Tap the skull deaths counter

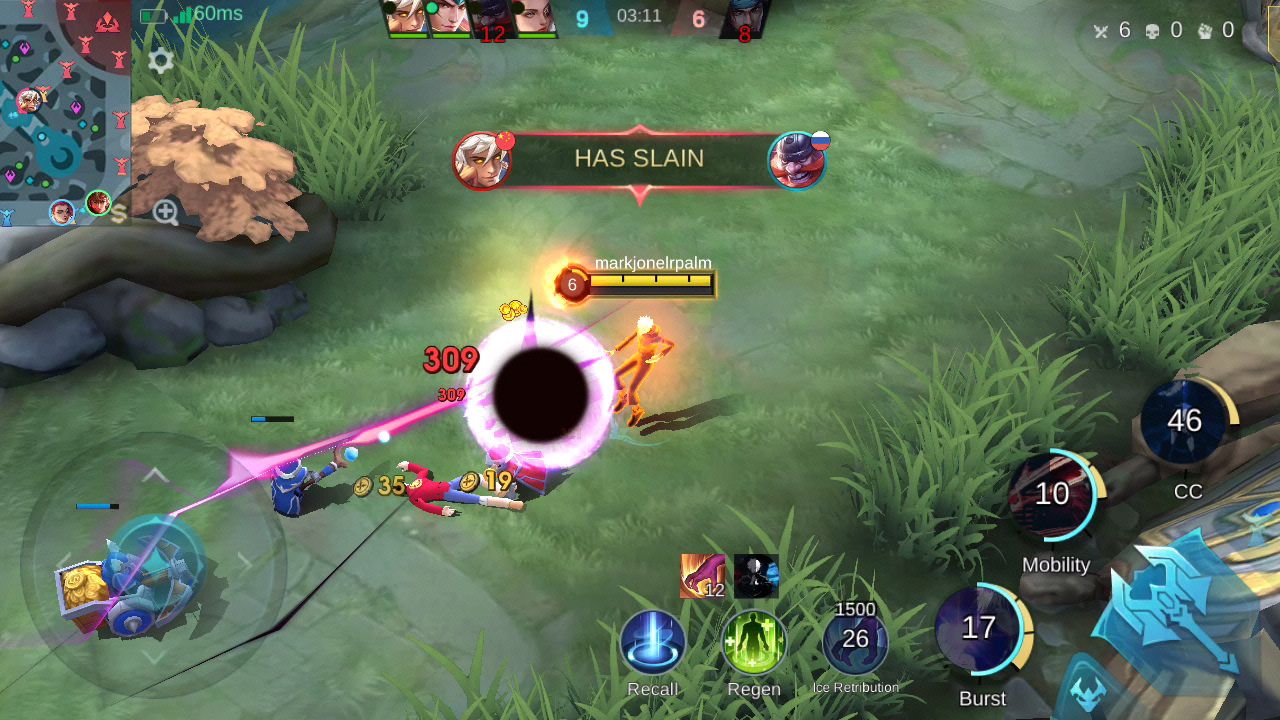[x=1153, y=30]
